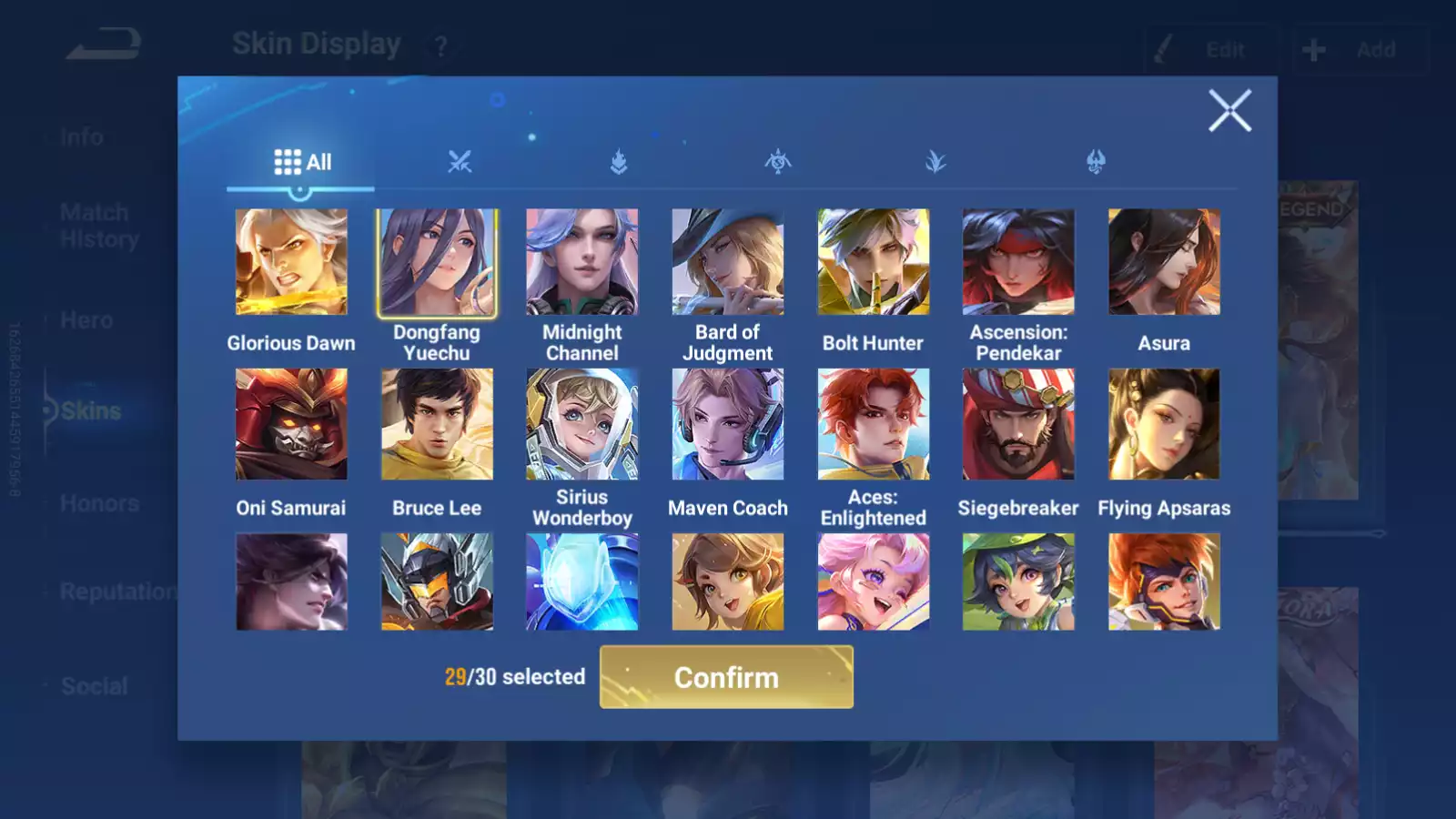Close the Skin Display dialog with the X
The height and width of the screenshot is (819, 1456).
click(1230, 111)
